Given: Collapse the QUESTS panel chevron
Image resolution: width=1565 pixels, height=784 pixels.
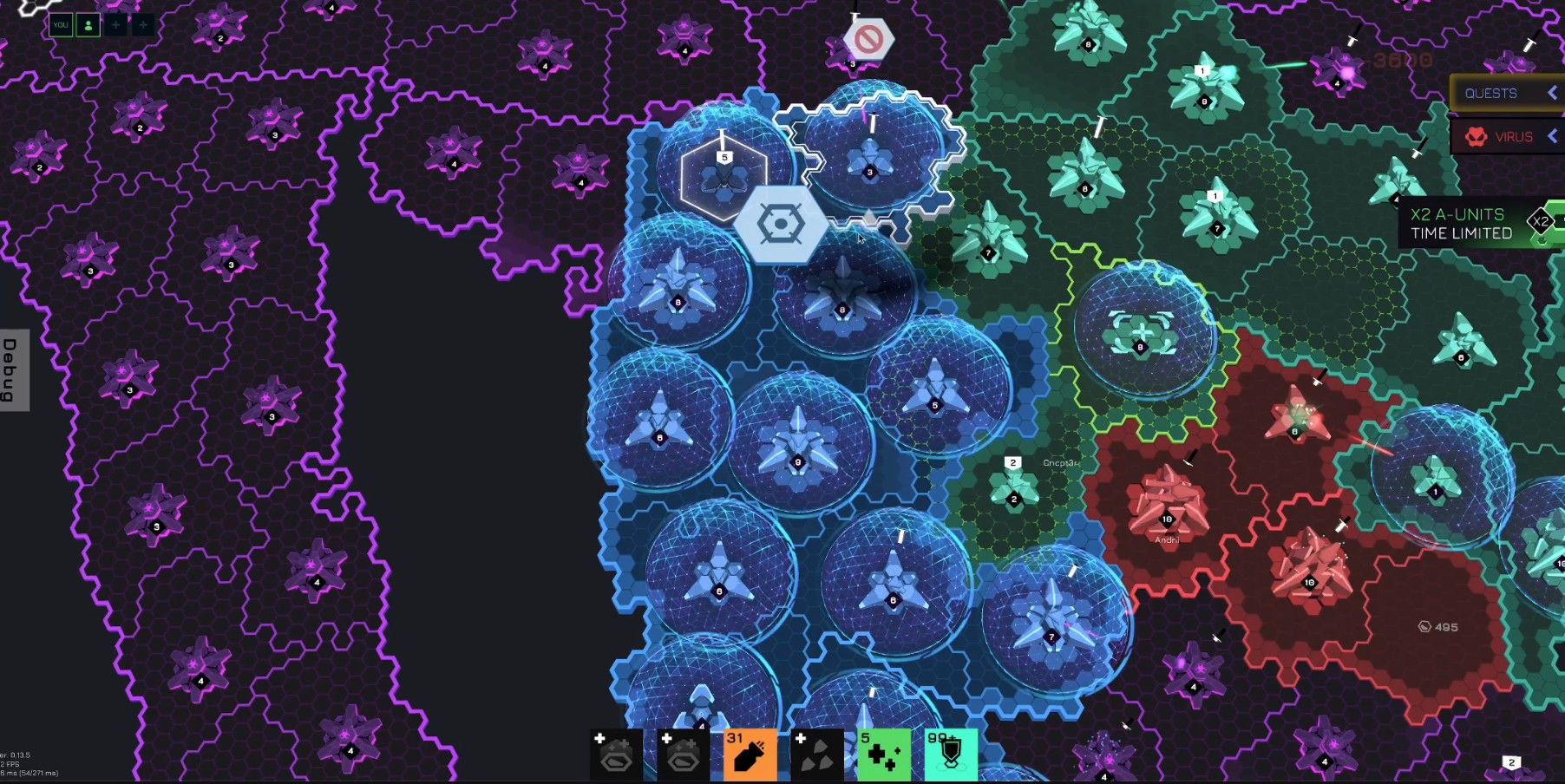Looking at the screenshot, I should 1552,93.
